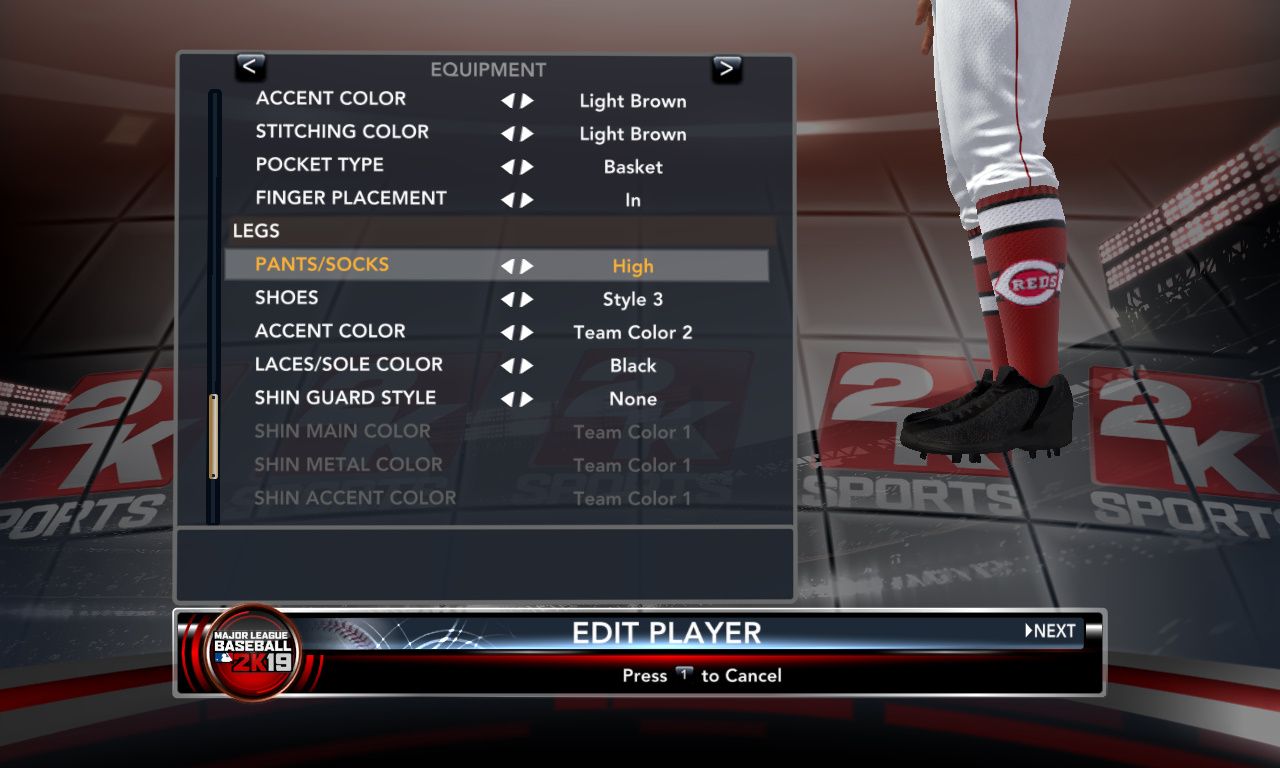Image resolution: width=1280 pixels, height=768 pixels.
Task: Click left arrow for Finger Placement
Action: point(507,200)
